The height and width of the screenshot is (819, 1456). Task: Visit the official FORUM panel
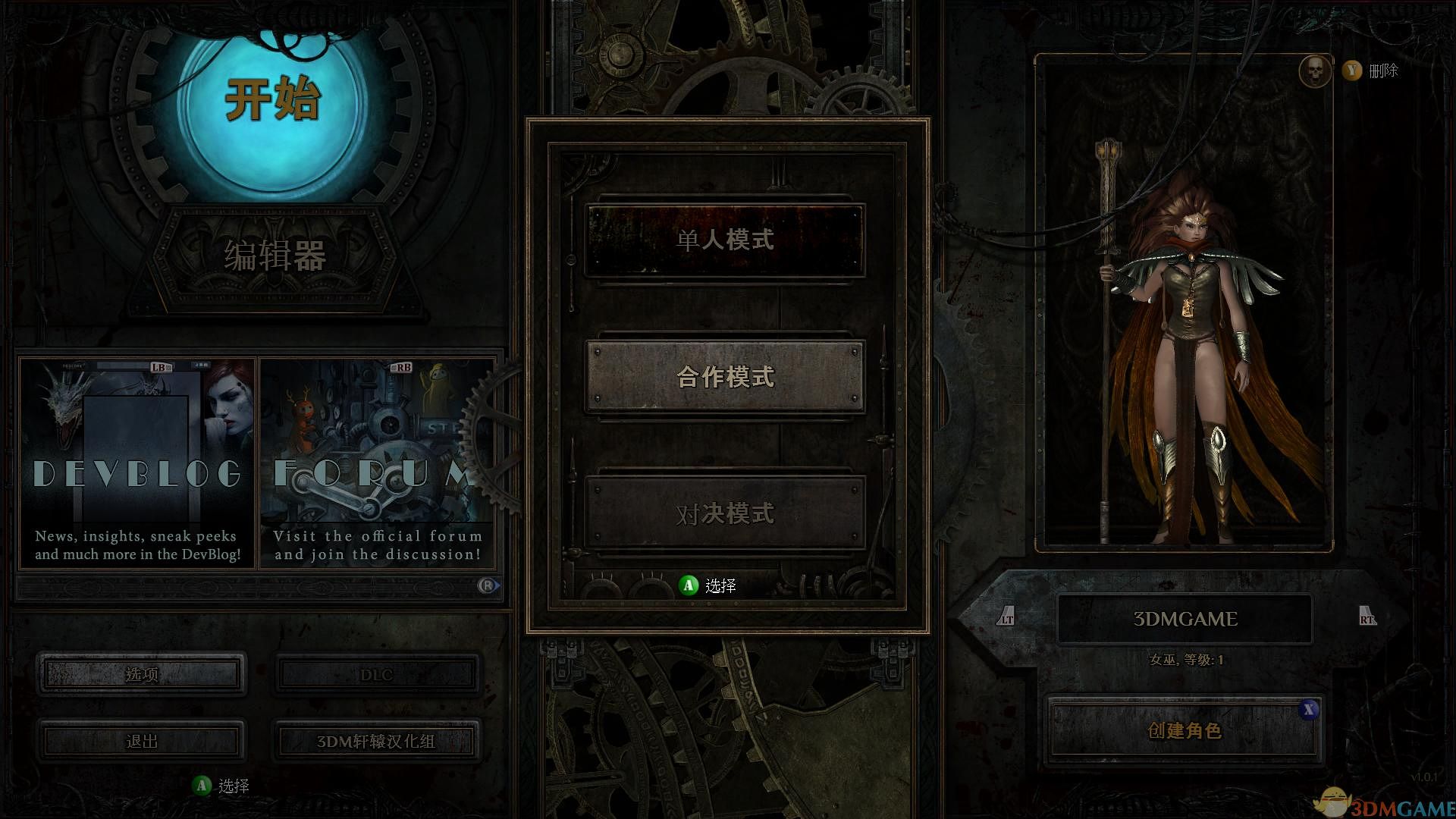[375, 463]
